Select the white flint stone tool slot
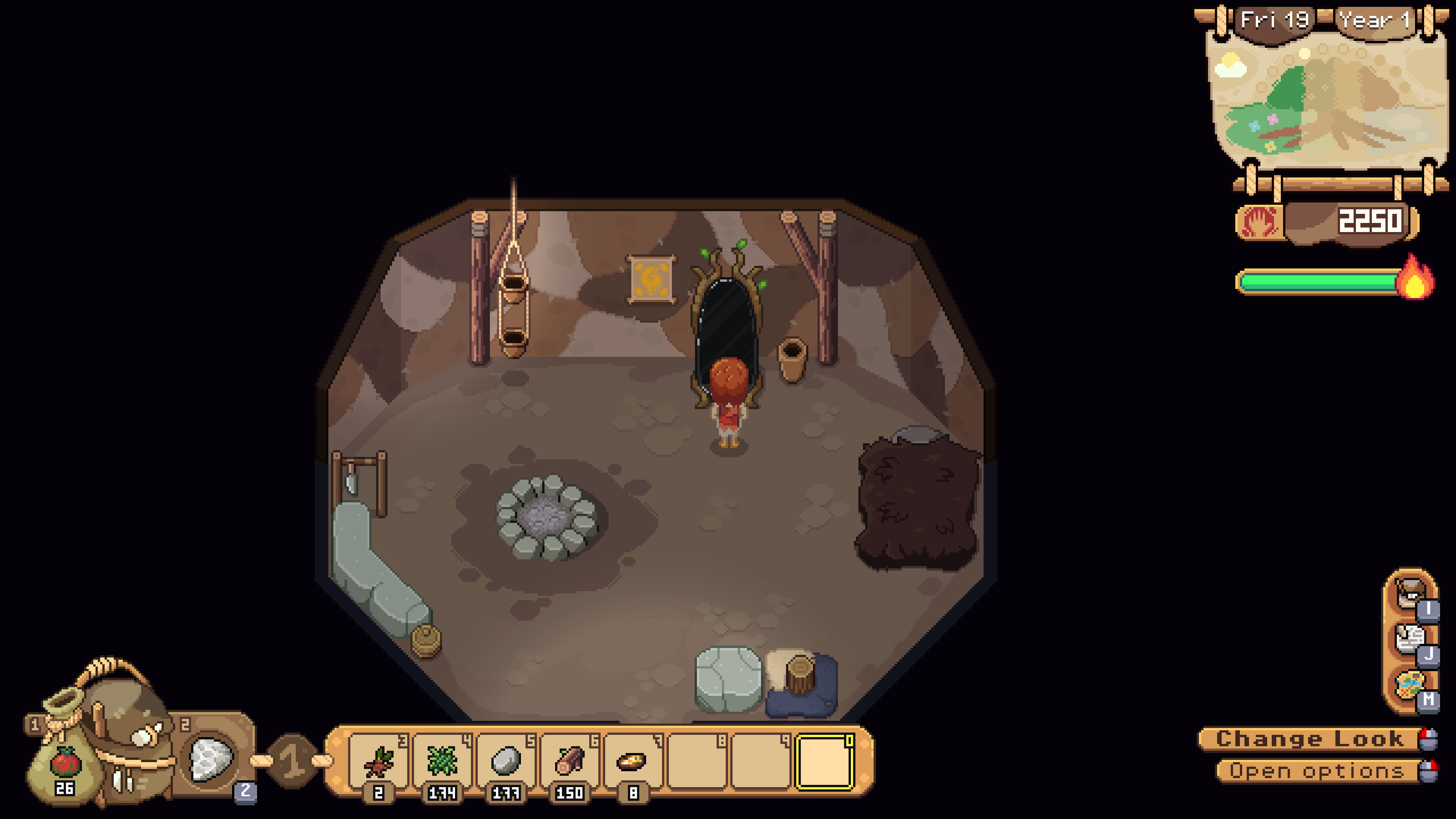 pyautogui.click(x=211, y=758)
